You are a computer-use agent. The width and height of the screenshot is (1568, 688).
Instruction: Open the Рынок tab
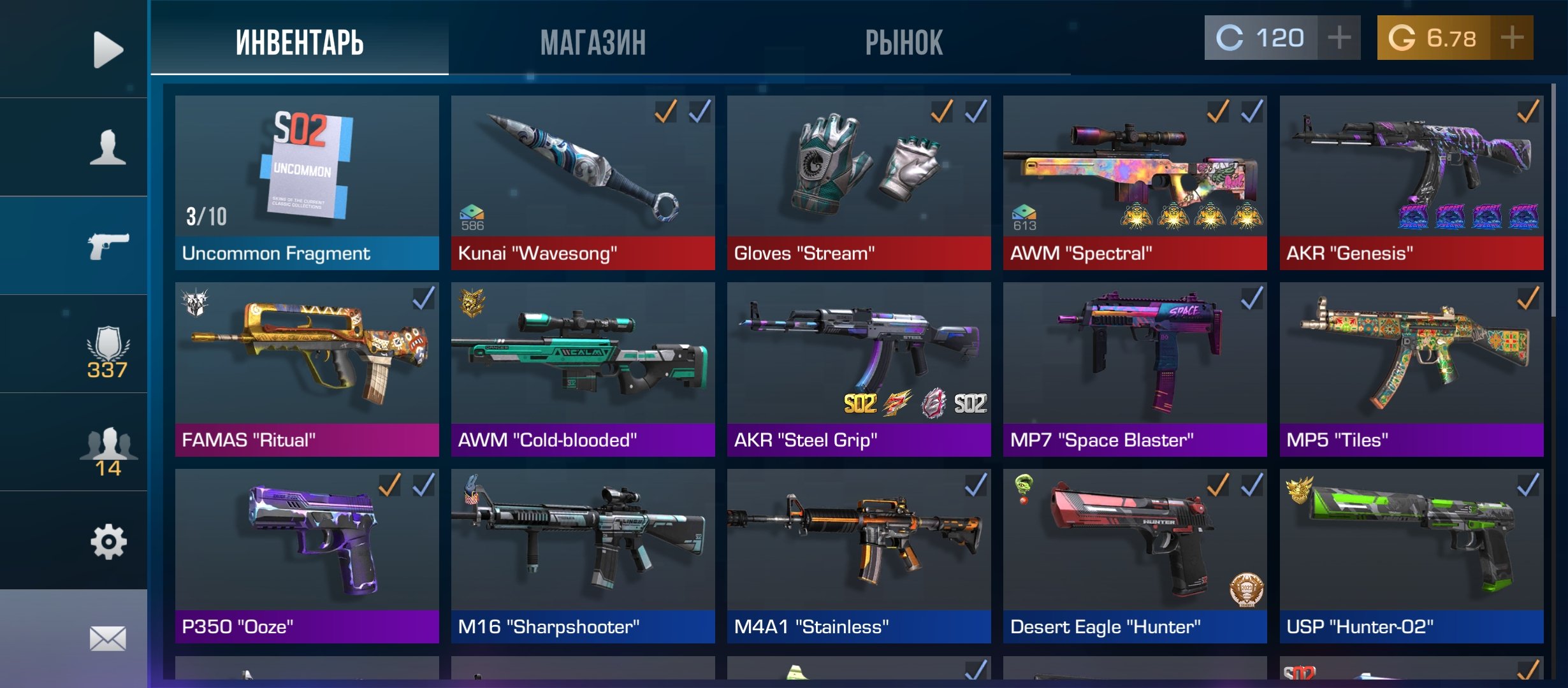pyautogui.click(x=903, y=42)
